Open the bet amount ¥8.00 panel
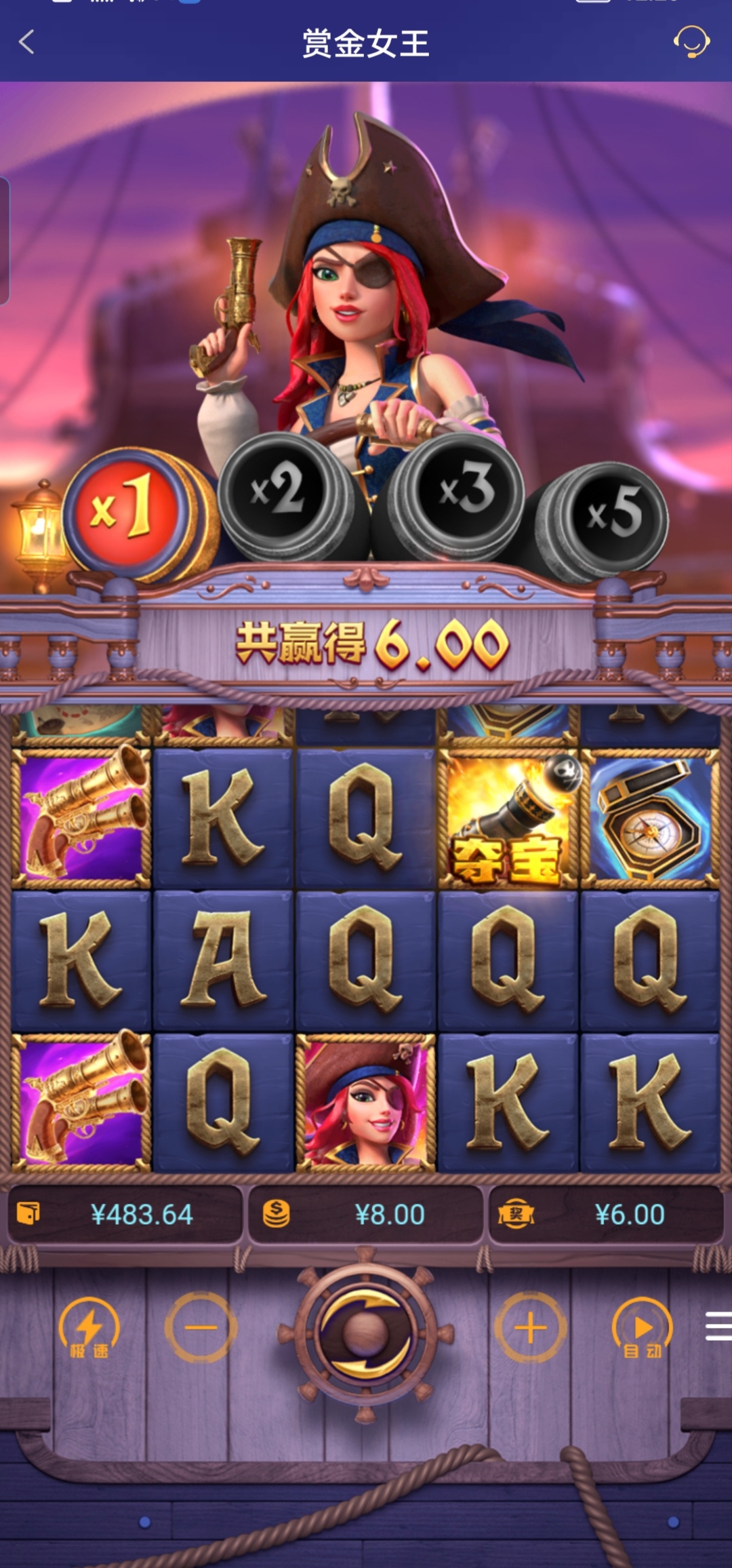Image resolution: width=732 pixels, height=1568 pixels. pyautogui.click(x=366, y=1215)
